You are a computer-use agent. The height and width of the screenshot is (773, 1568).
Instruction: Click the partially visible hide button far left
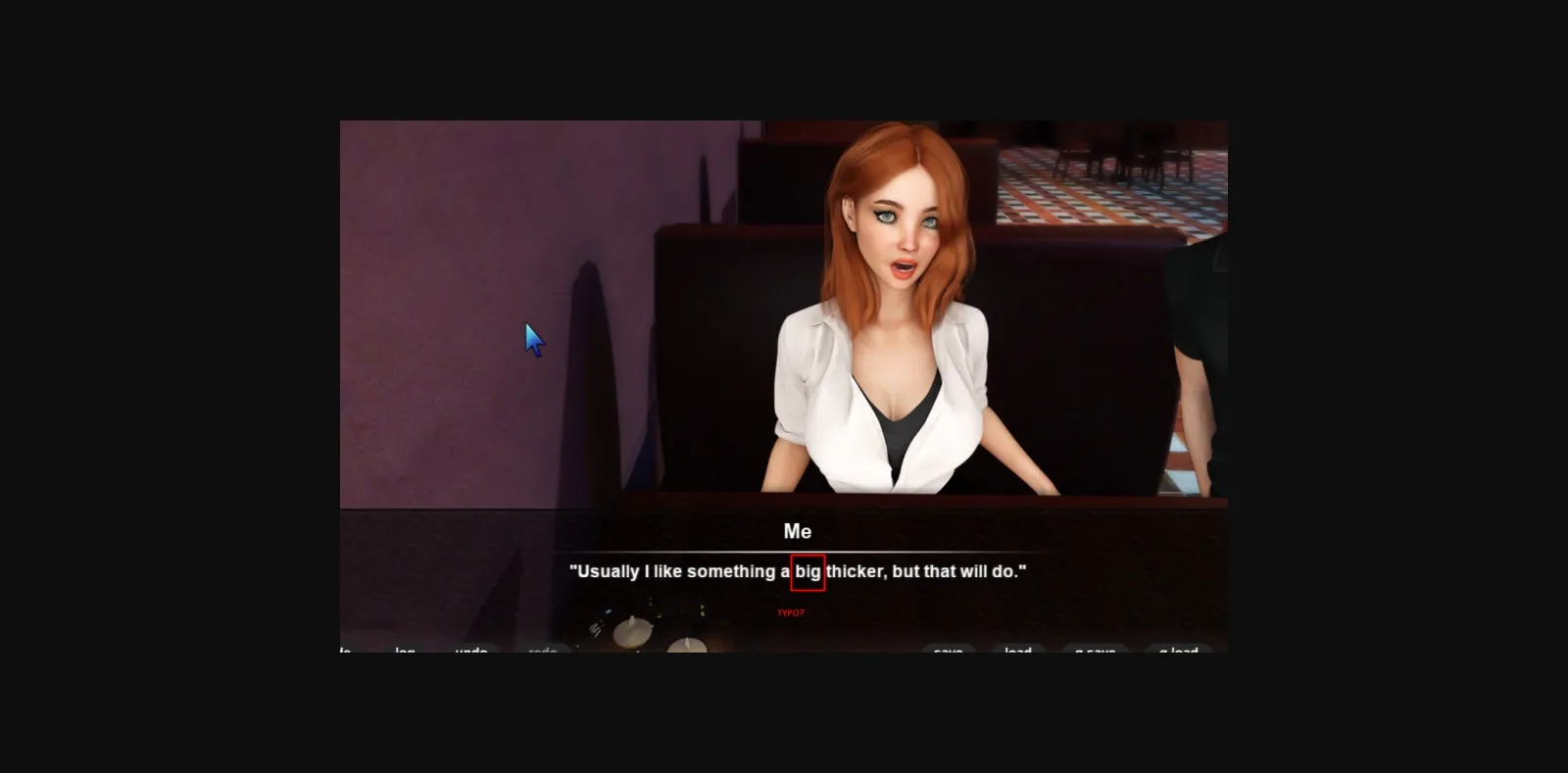(343, 652)
